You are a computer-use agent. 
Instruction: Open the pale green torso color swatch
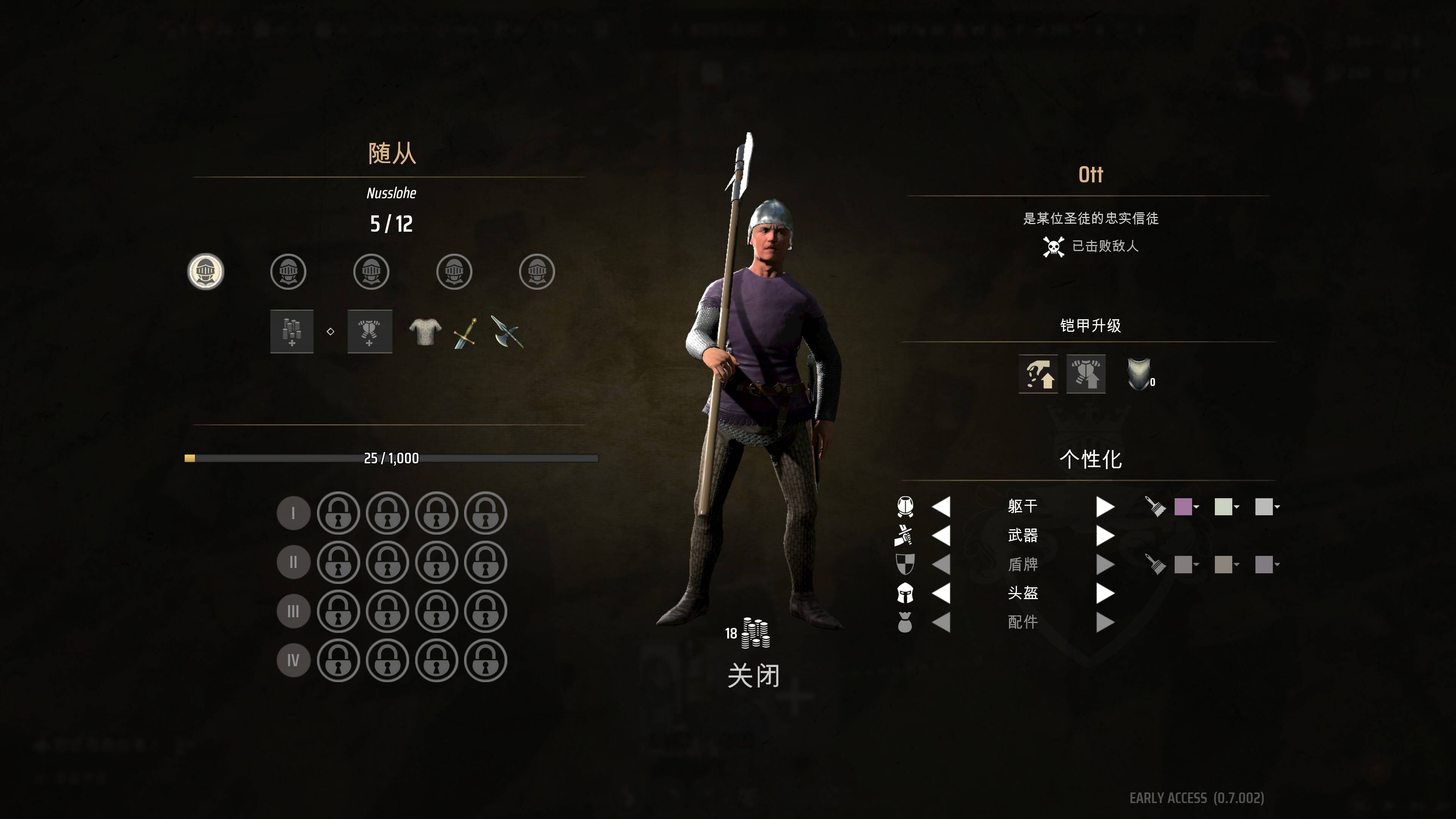click(1224, 507)
